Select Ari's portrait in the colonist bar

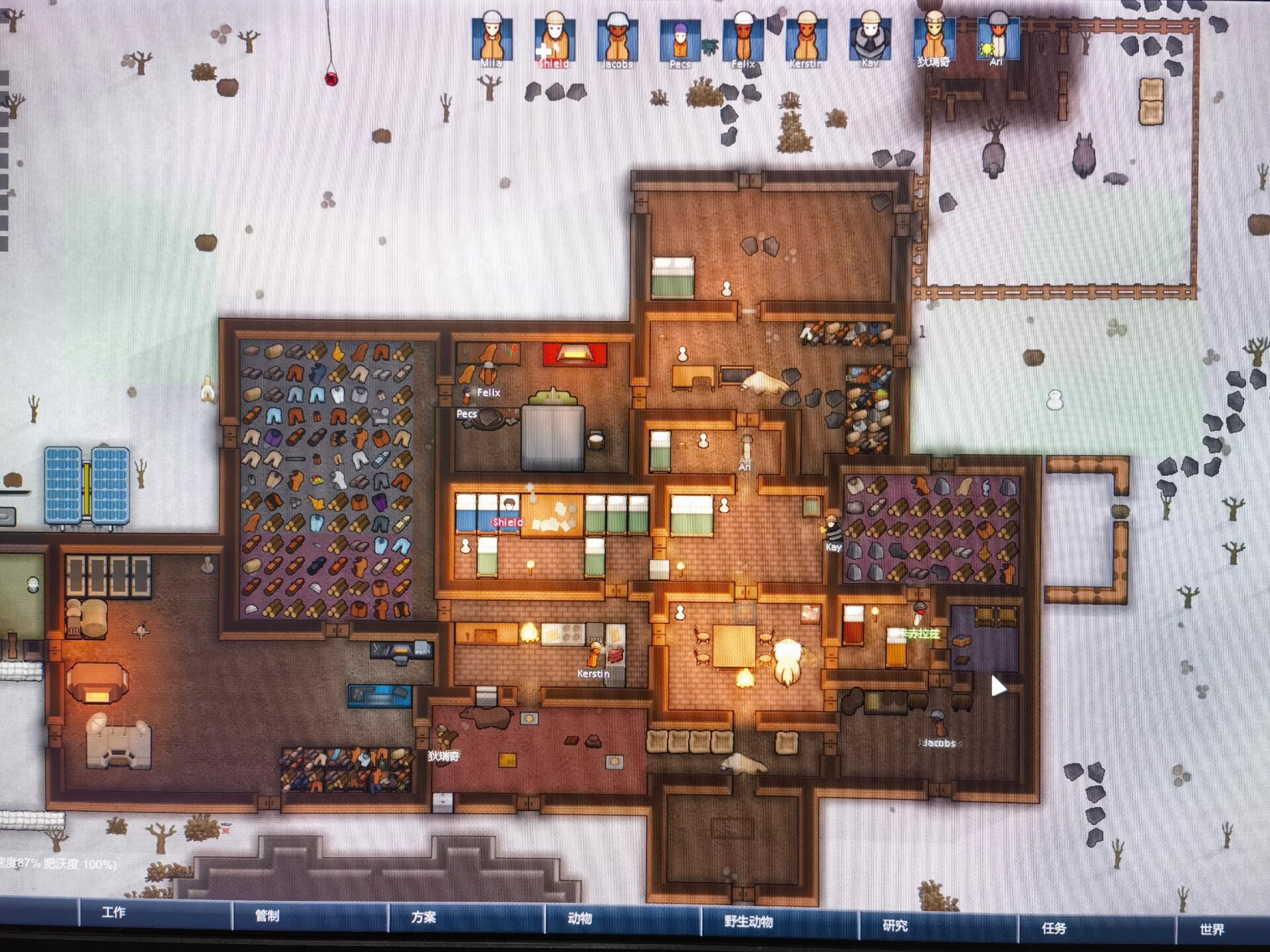tap(997, 38)
